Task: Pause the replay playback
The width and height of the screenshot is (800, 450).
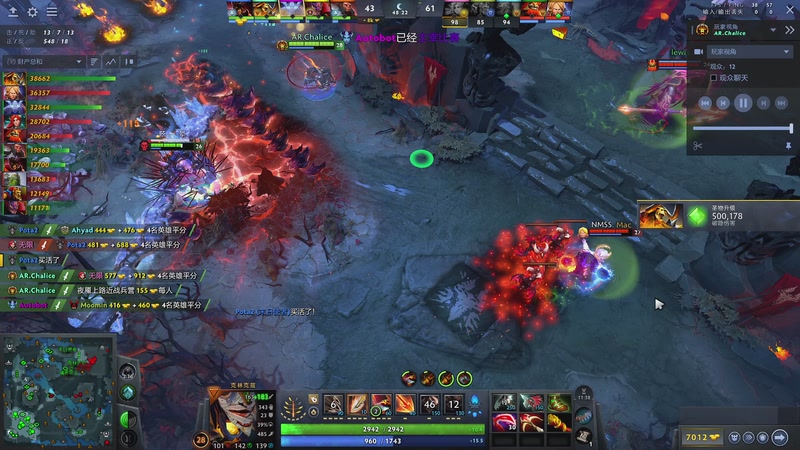Action: pos(742,102)
